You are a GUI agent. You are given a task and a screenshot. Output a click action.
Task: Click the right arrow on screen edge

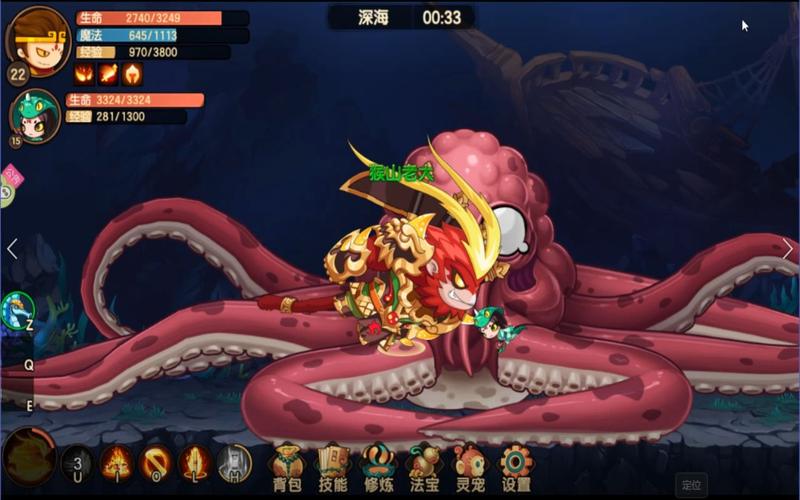pyautogui.click(x=788, y=249)
